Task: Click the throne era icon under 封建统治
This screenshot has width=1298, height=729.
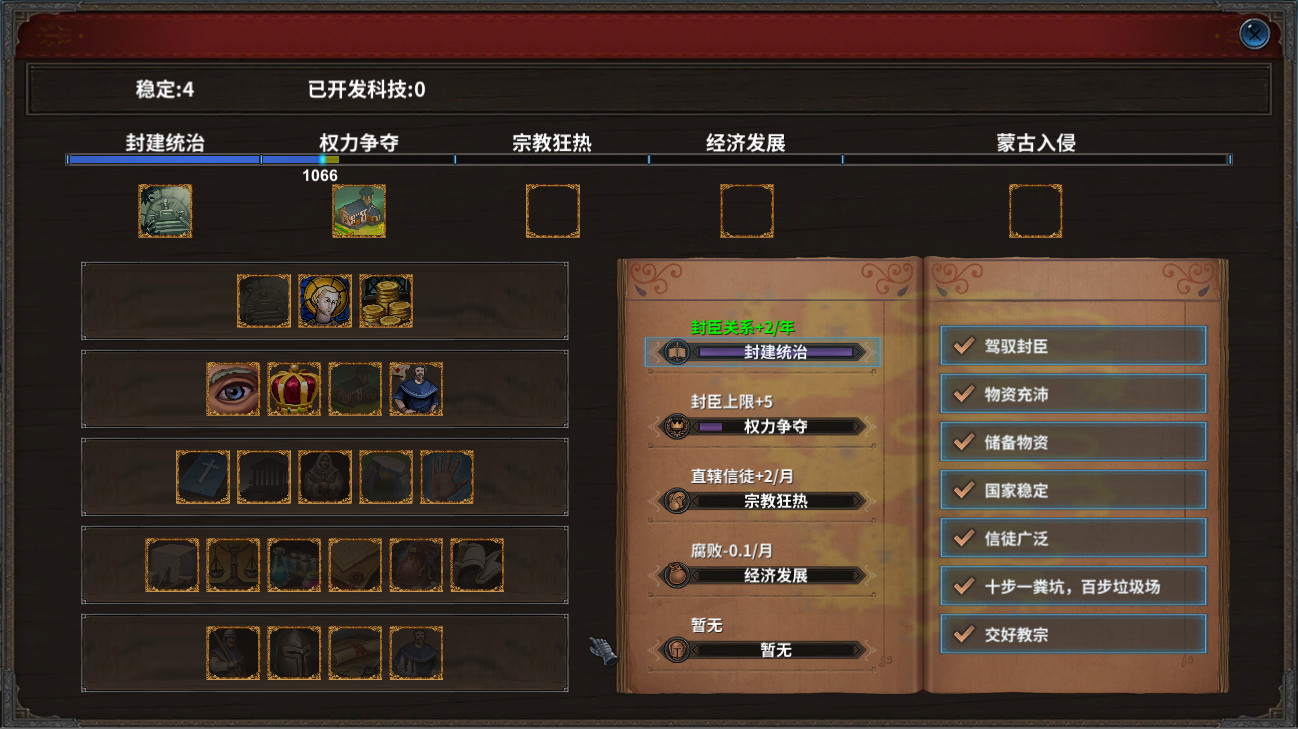Action: point(164,211)
